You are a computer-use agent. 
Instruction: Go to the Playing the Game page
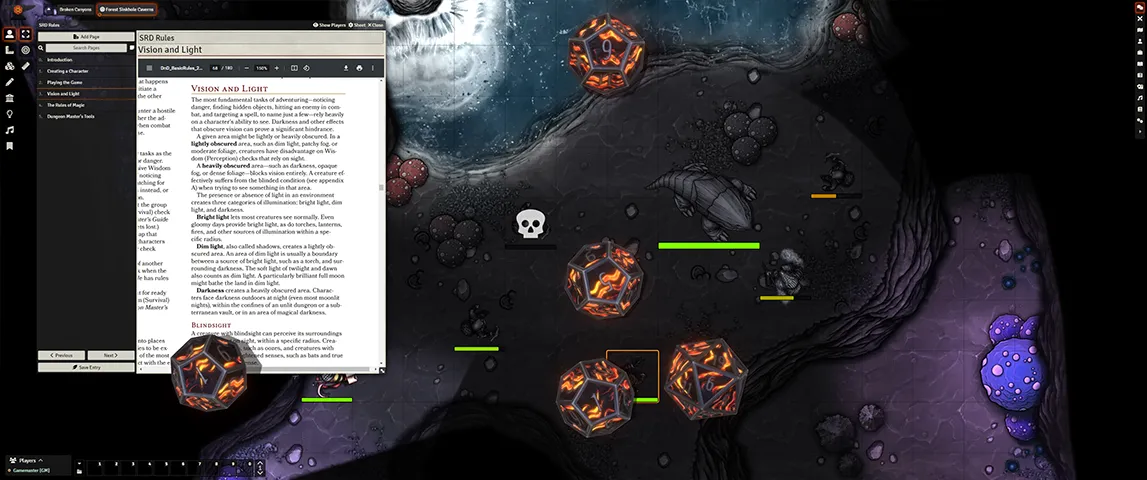coord(65,82)
